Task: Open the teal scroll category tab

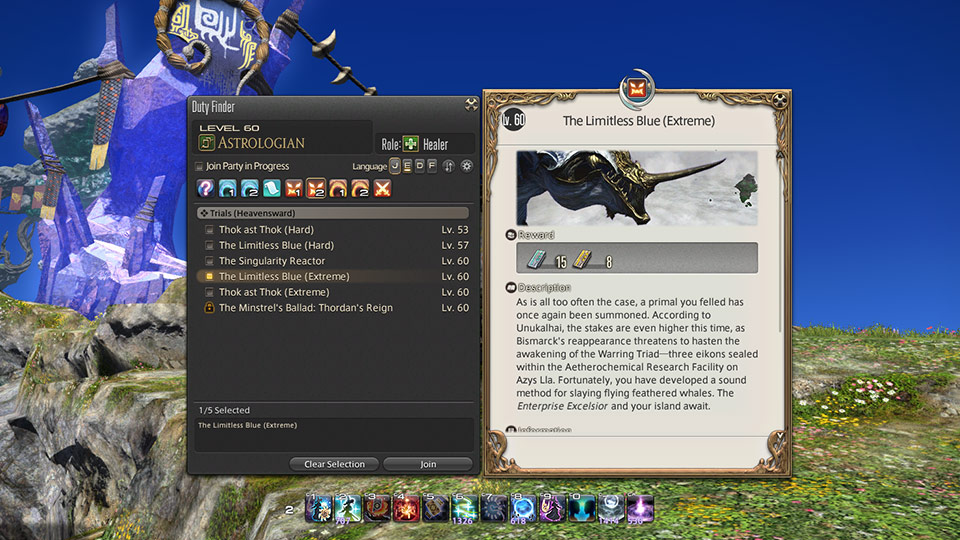Action: click(x=271, y=188)
